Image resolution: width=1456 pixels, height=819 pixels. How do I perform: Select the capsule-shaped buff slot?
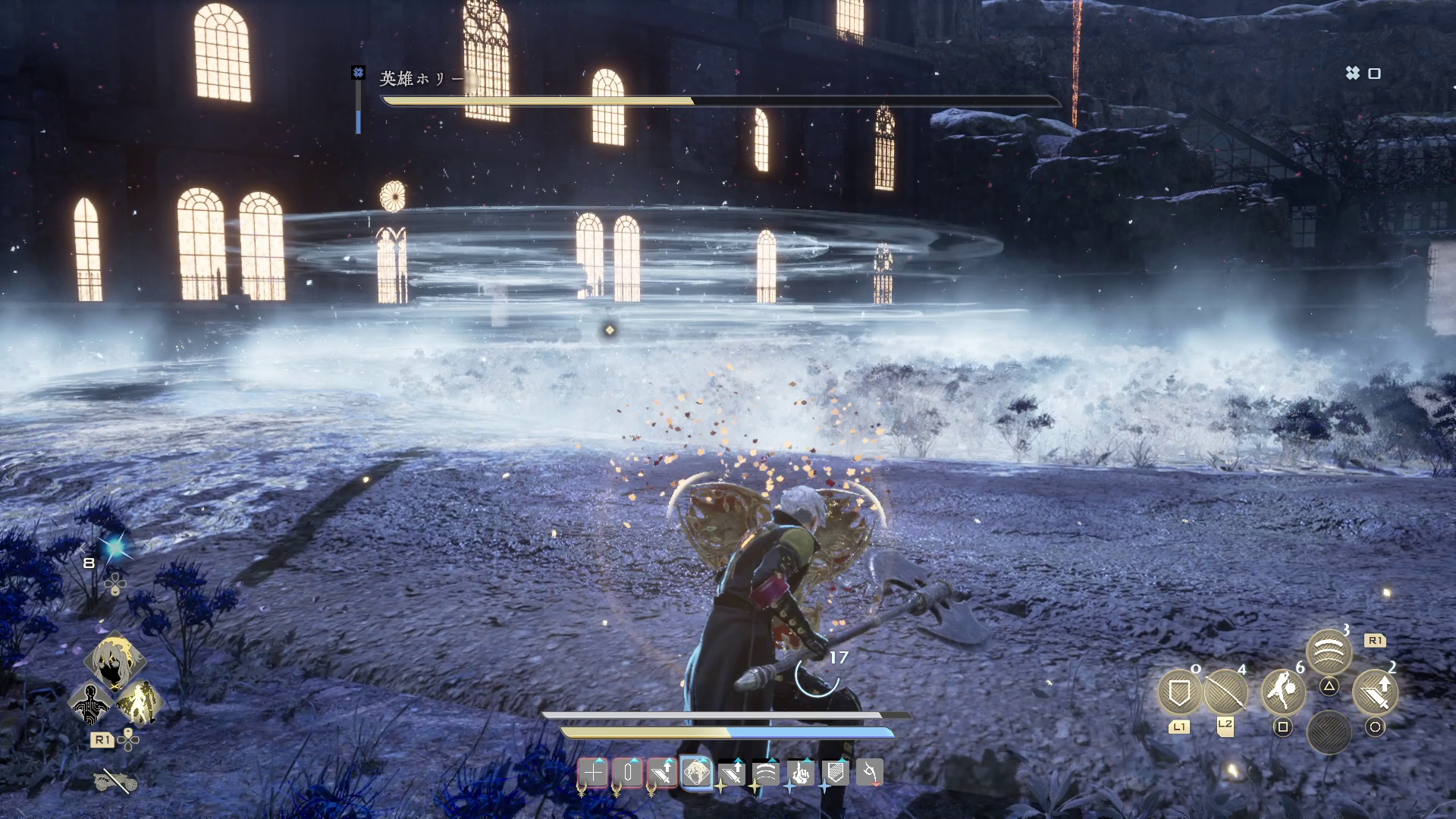(x=628, y=773)
